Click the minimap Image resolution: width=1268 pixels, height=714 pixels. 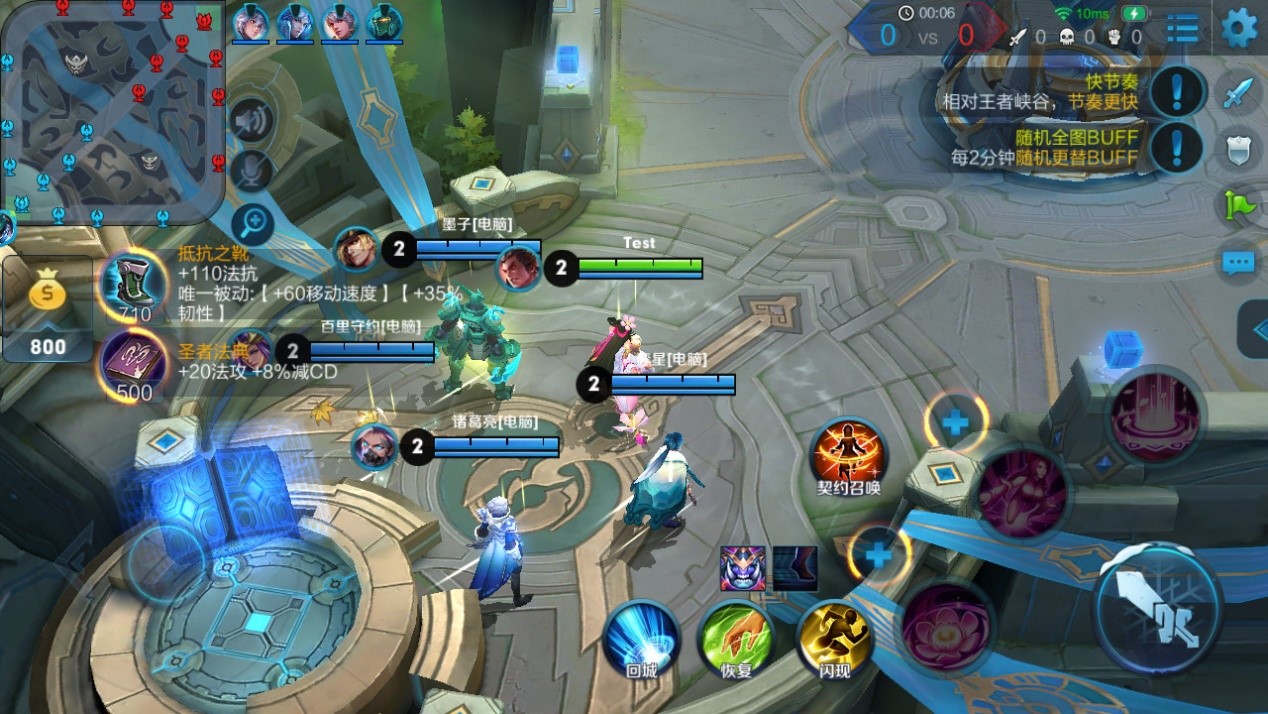[112, 110]
